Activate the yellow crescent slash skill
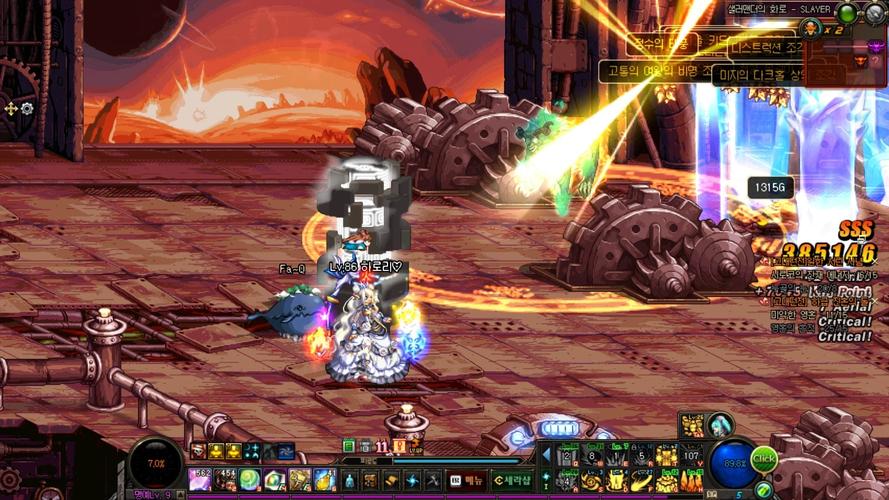 pos(642,481)
